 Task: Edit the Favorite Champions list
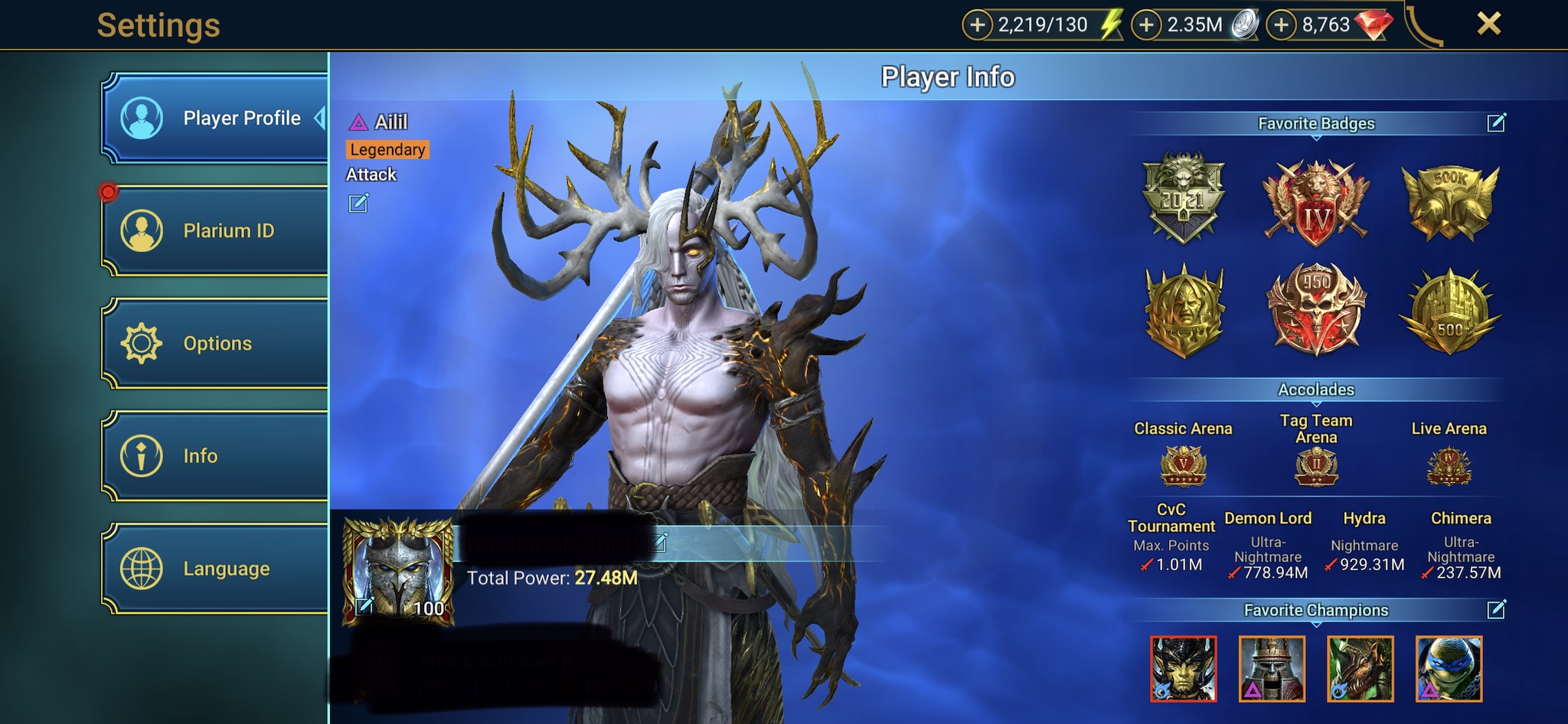click(x=1496, y=609)
